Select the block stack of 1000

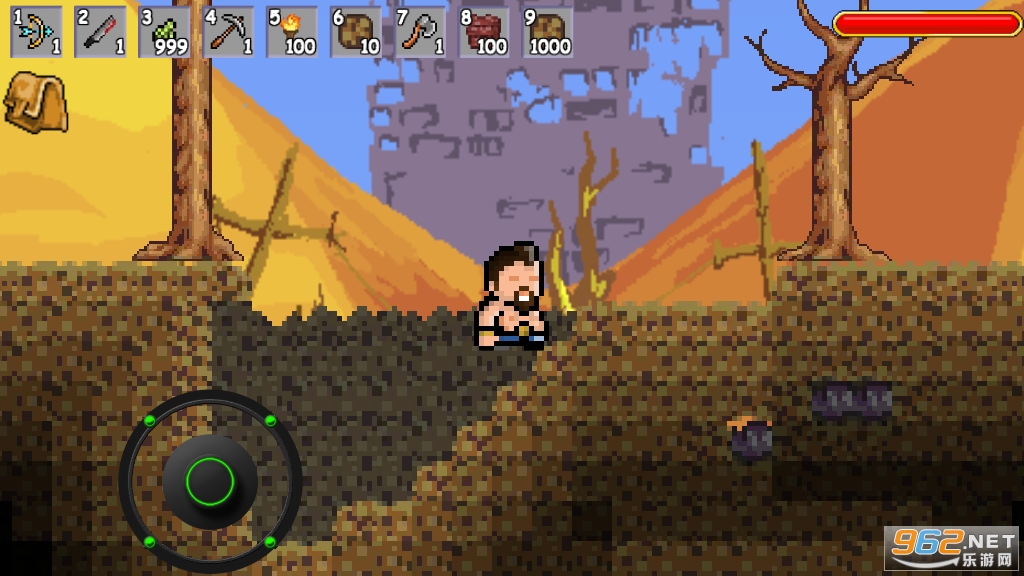pos(548,32)
